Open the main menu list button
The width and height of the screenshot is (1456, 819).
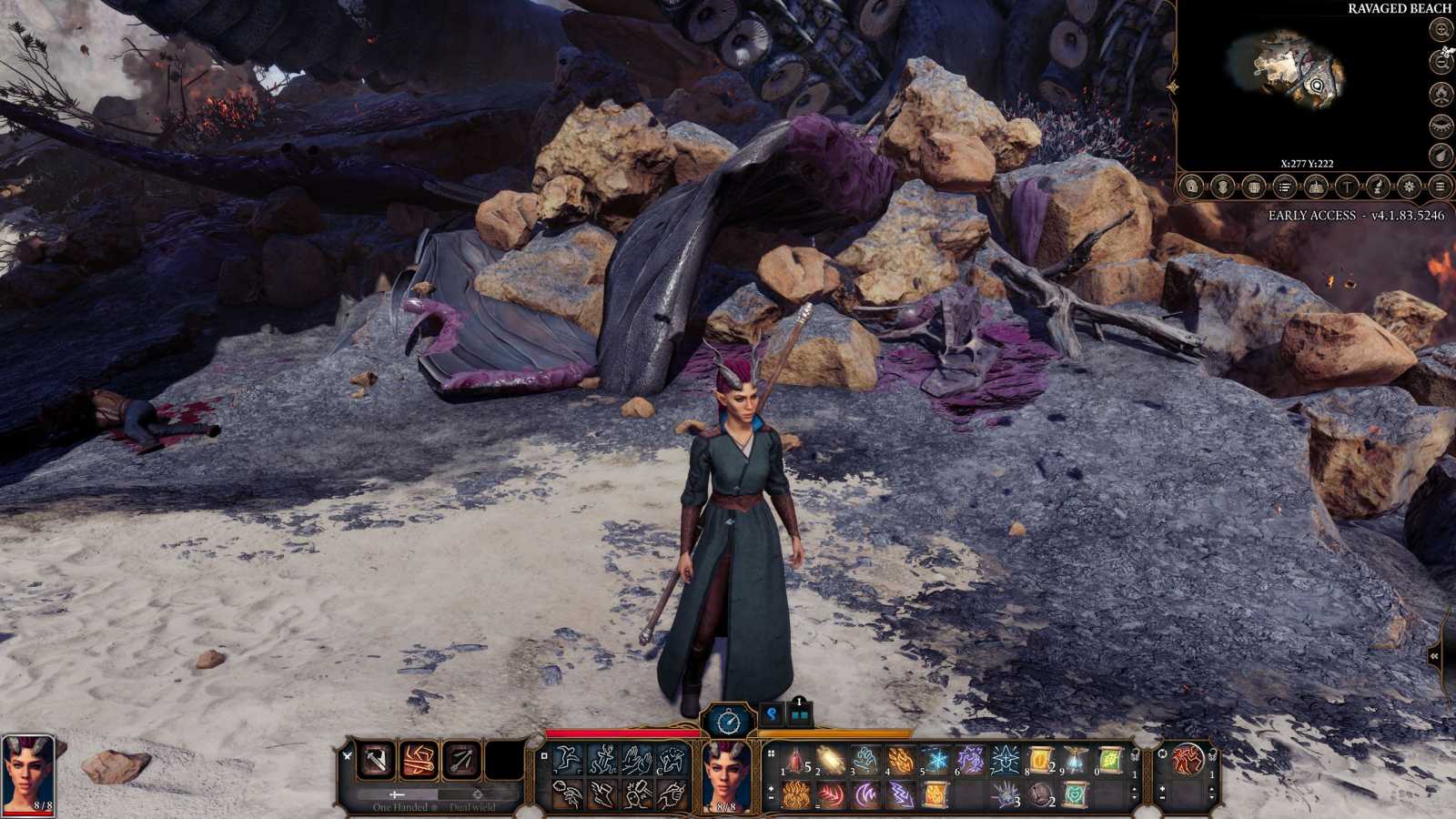pyautogui.click(x=1440, y=187)
